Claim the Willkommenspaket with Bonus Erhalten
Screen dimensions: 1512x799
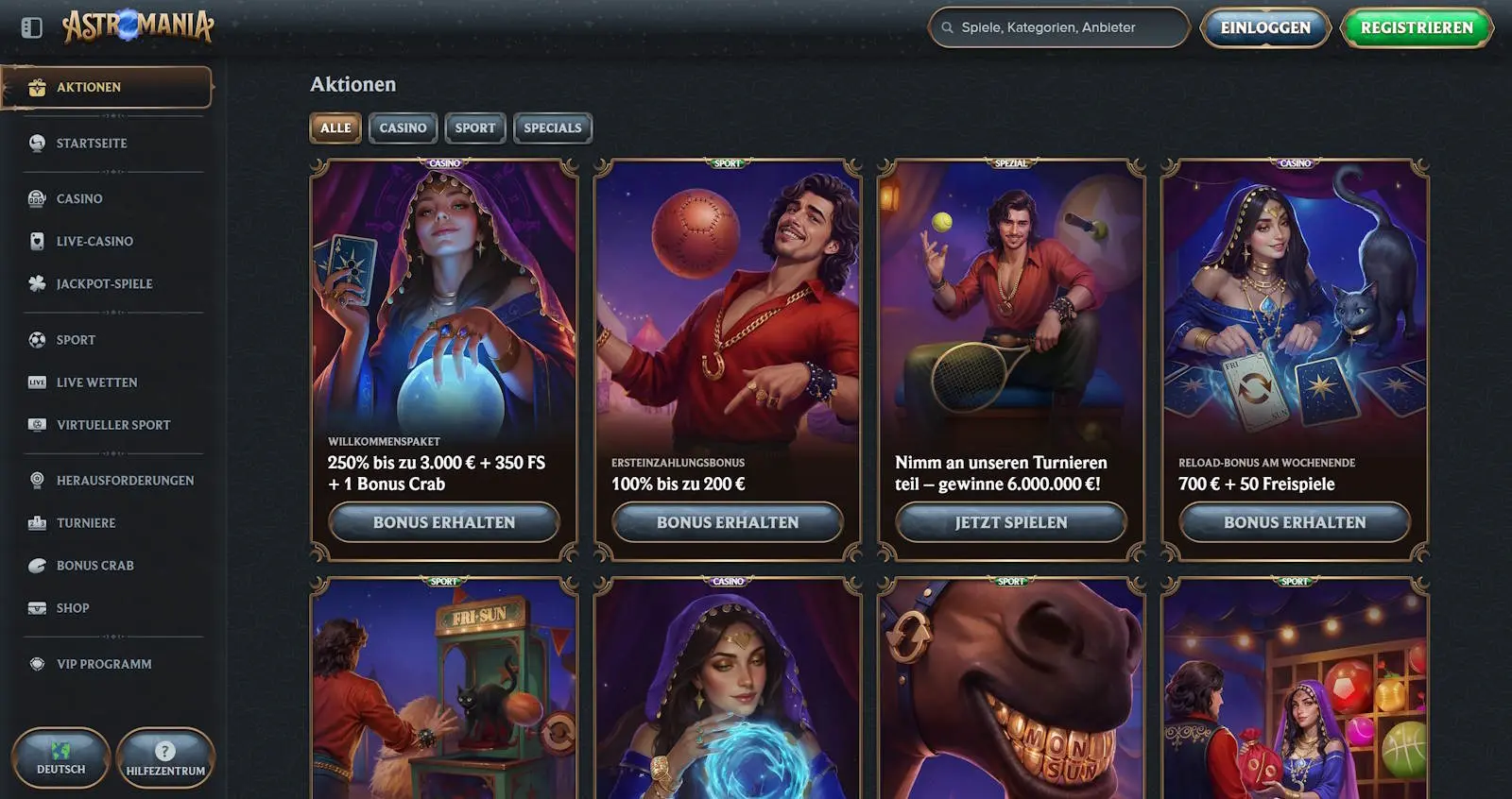pos(444,522)
